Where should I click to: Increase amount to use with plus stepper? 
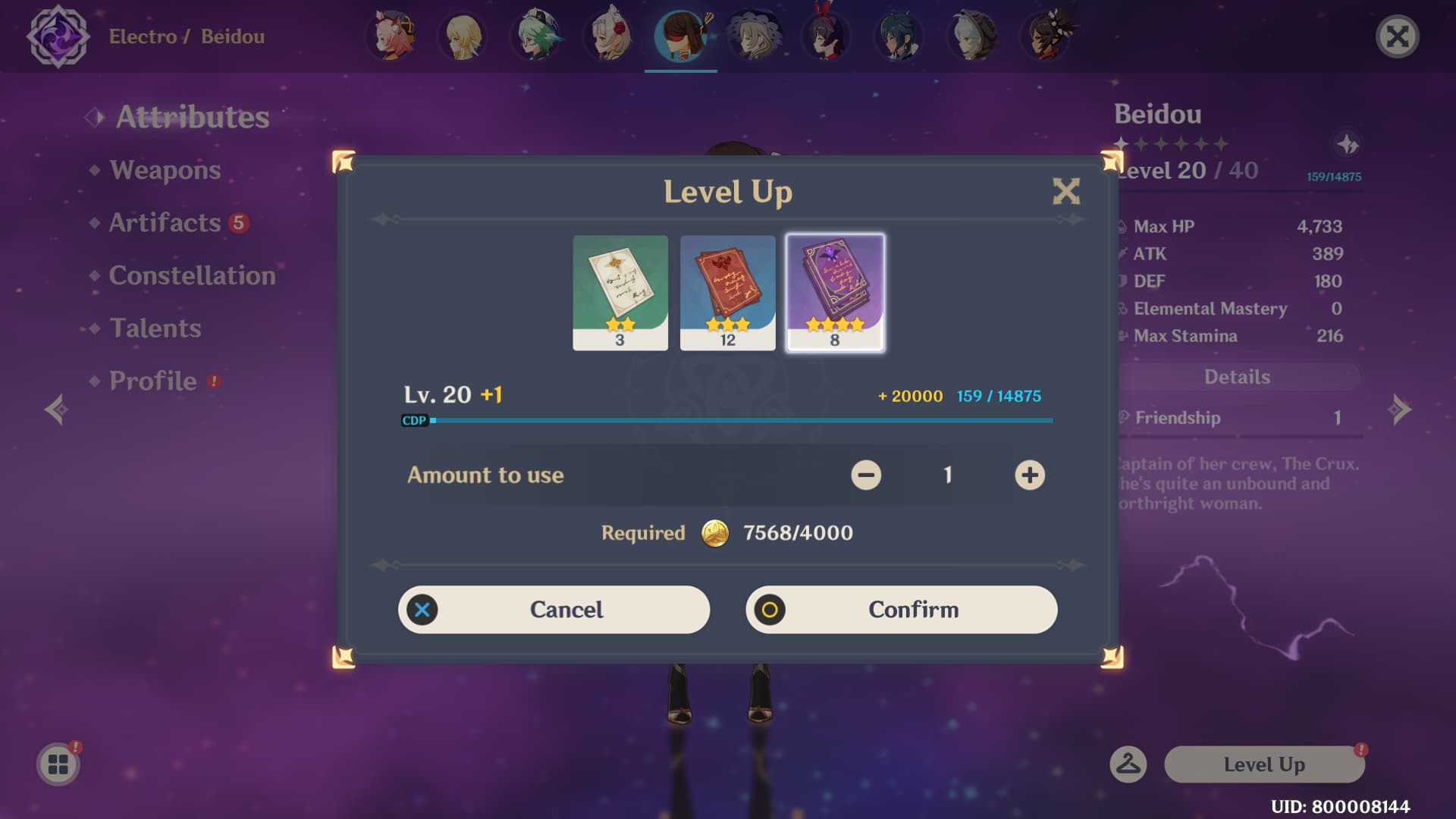coord(1029,475)
